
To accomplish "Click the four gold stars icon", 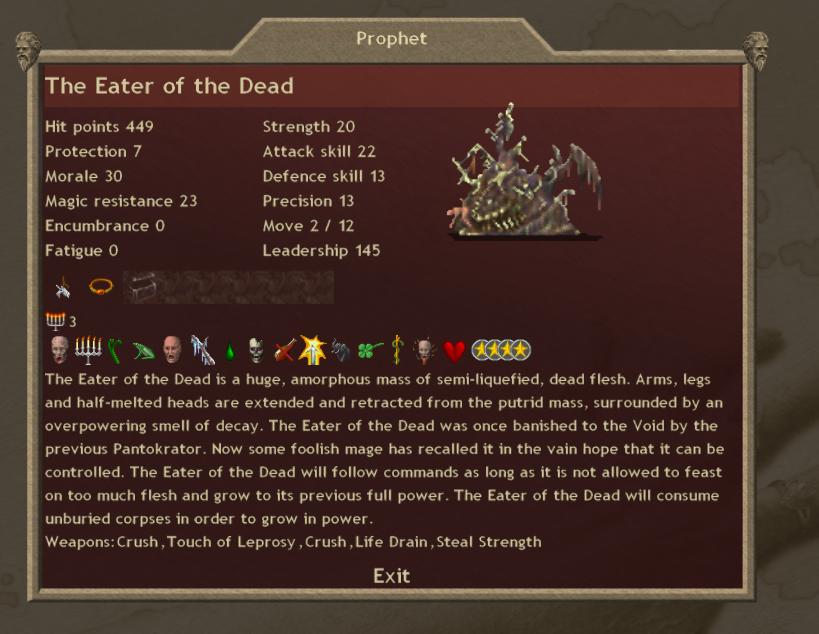I will 501,351.
